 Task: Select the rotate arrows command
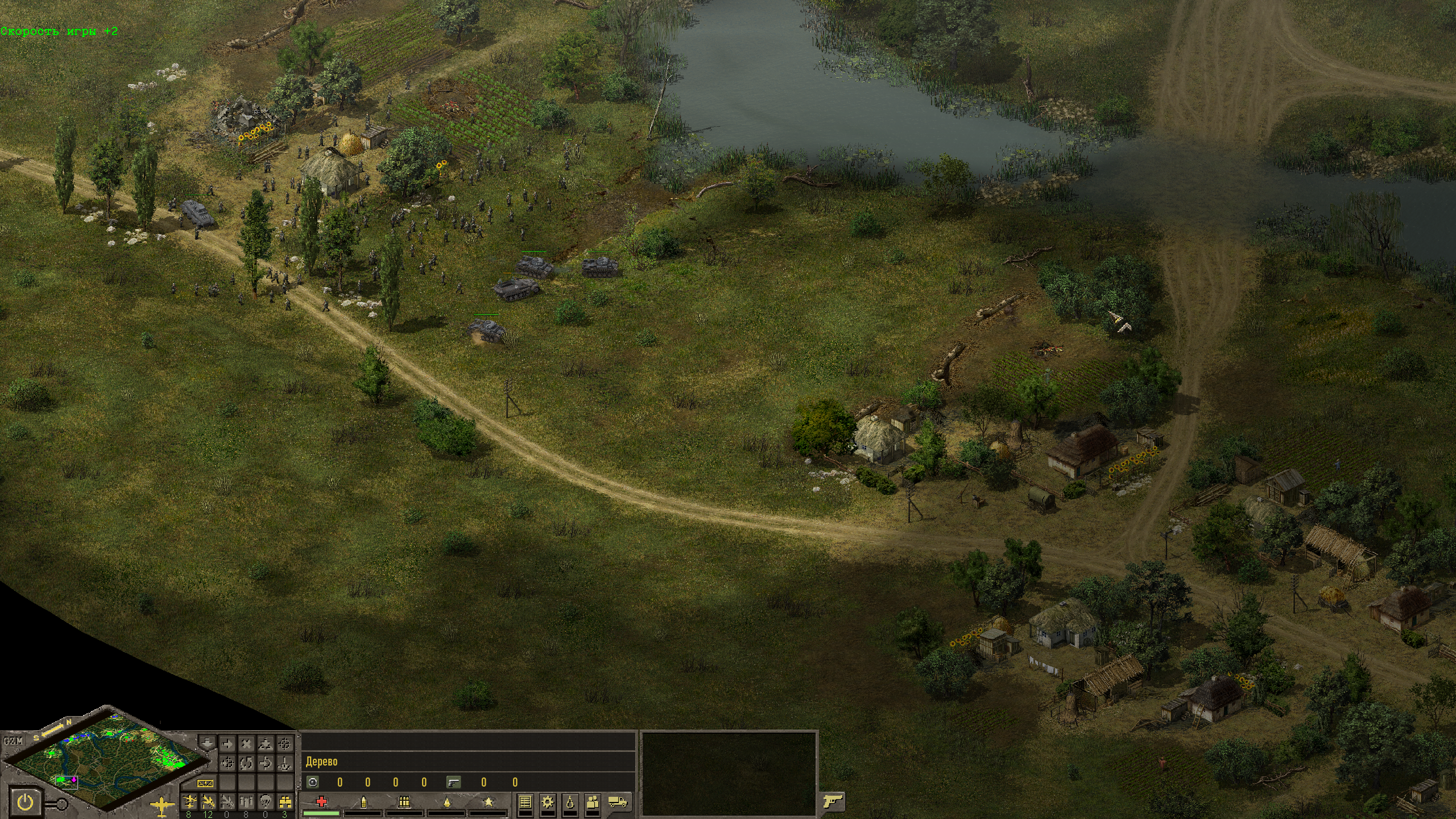tap(246, 763)
